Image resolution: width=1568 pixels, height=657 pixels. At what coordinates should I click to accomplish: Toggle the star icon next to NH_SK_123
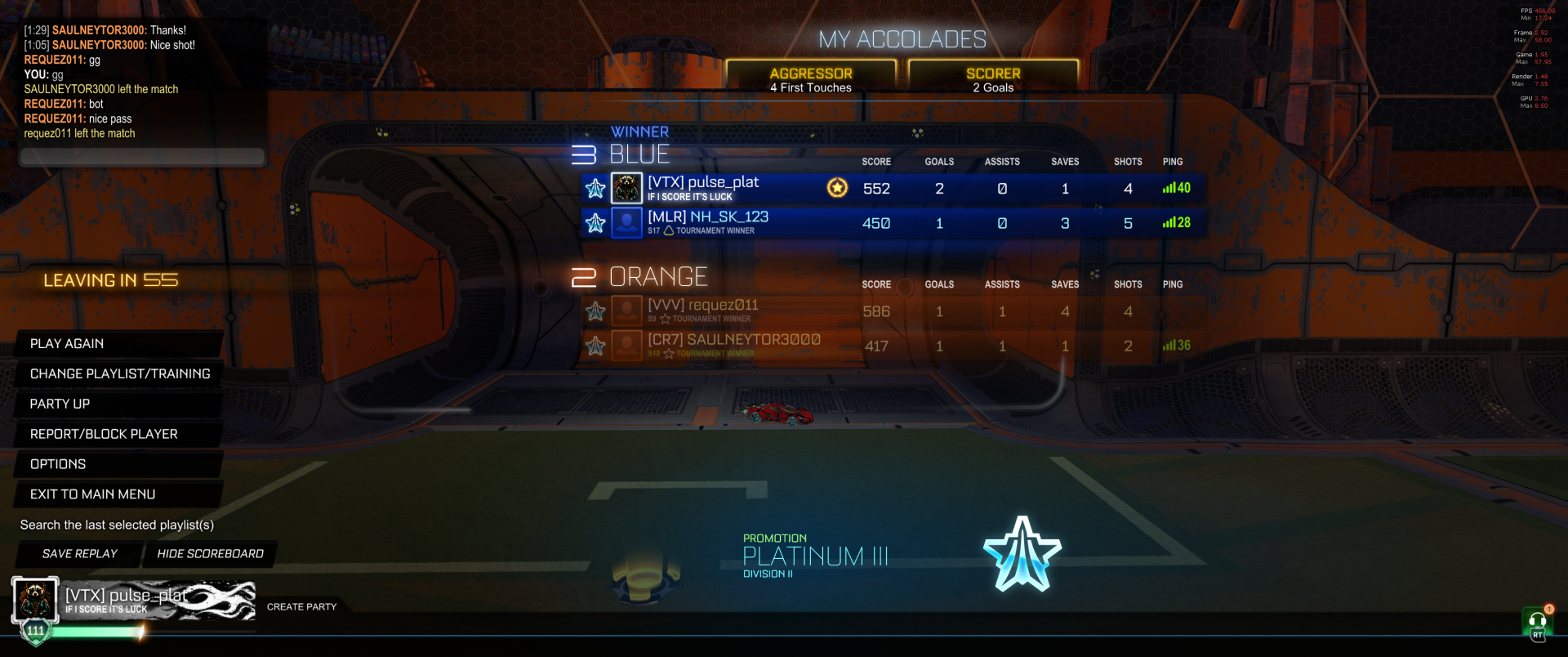click(595, 222)
